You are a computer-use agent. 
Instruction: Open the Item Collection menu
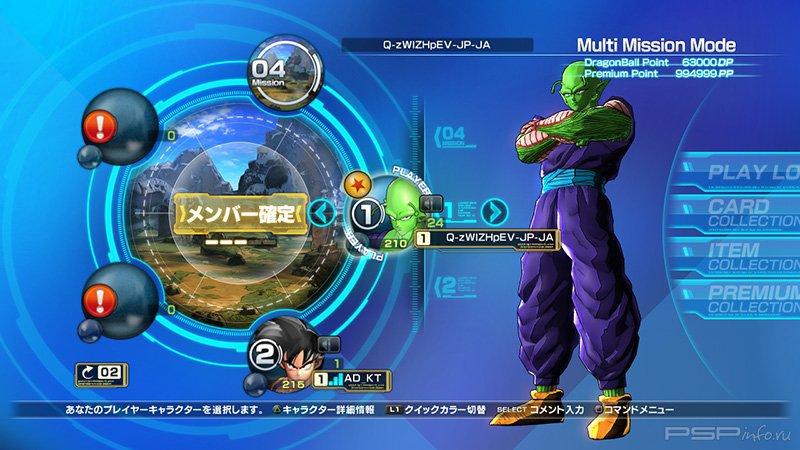[753, 256]
